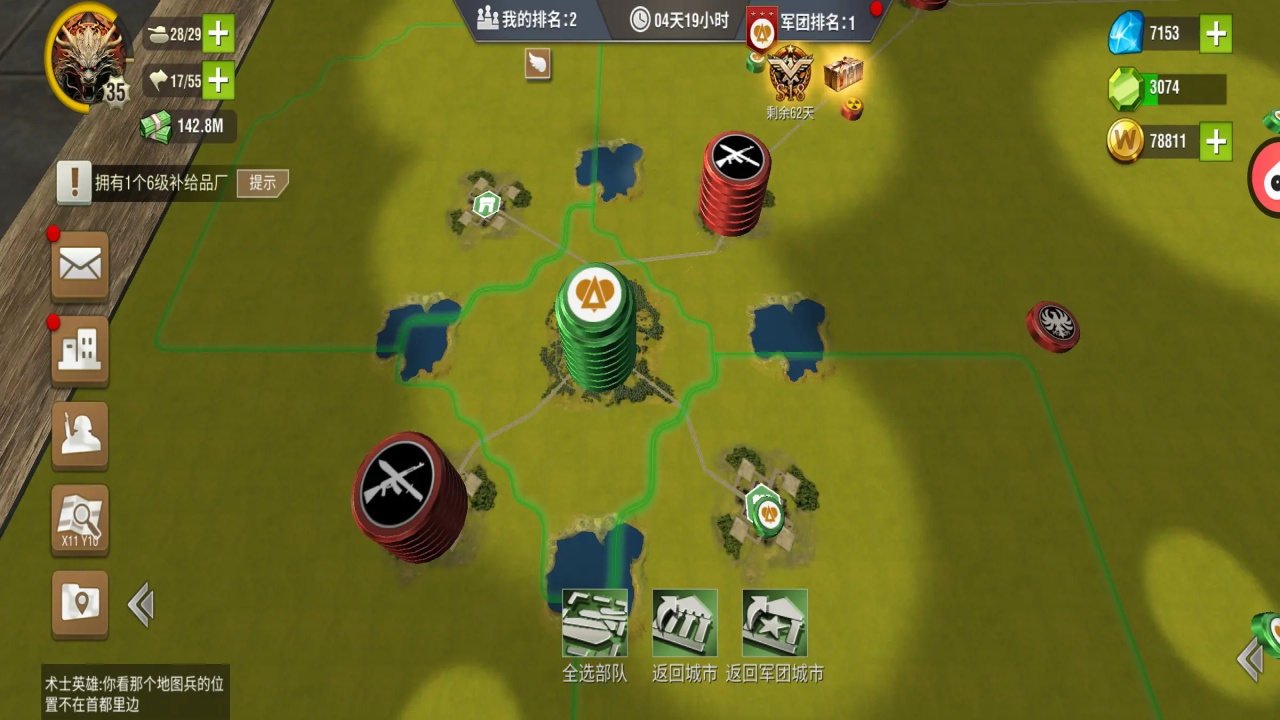Screen dimensions: 1280x720
Task: Buy more blue diamonds
Action: pos(1216,34)
